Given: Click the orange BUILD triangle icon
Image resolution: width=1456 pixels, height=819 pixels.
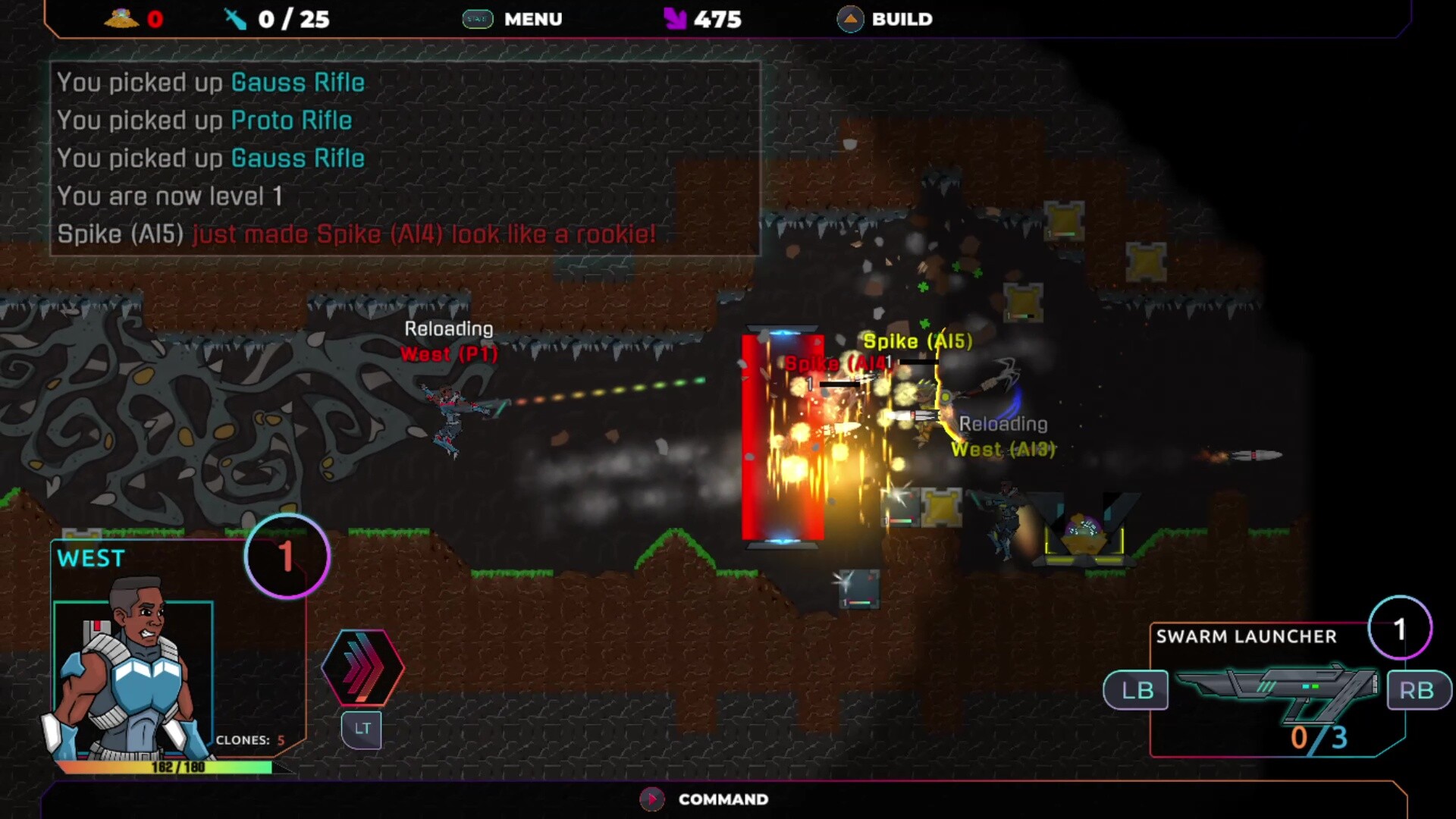Looking at the screenshot, I should click(x=850, y=18).
